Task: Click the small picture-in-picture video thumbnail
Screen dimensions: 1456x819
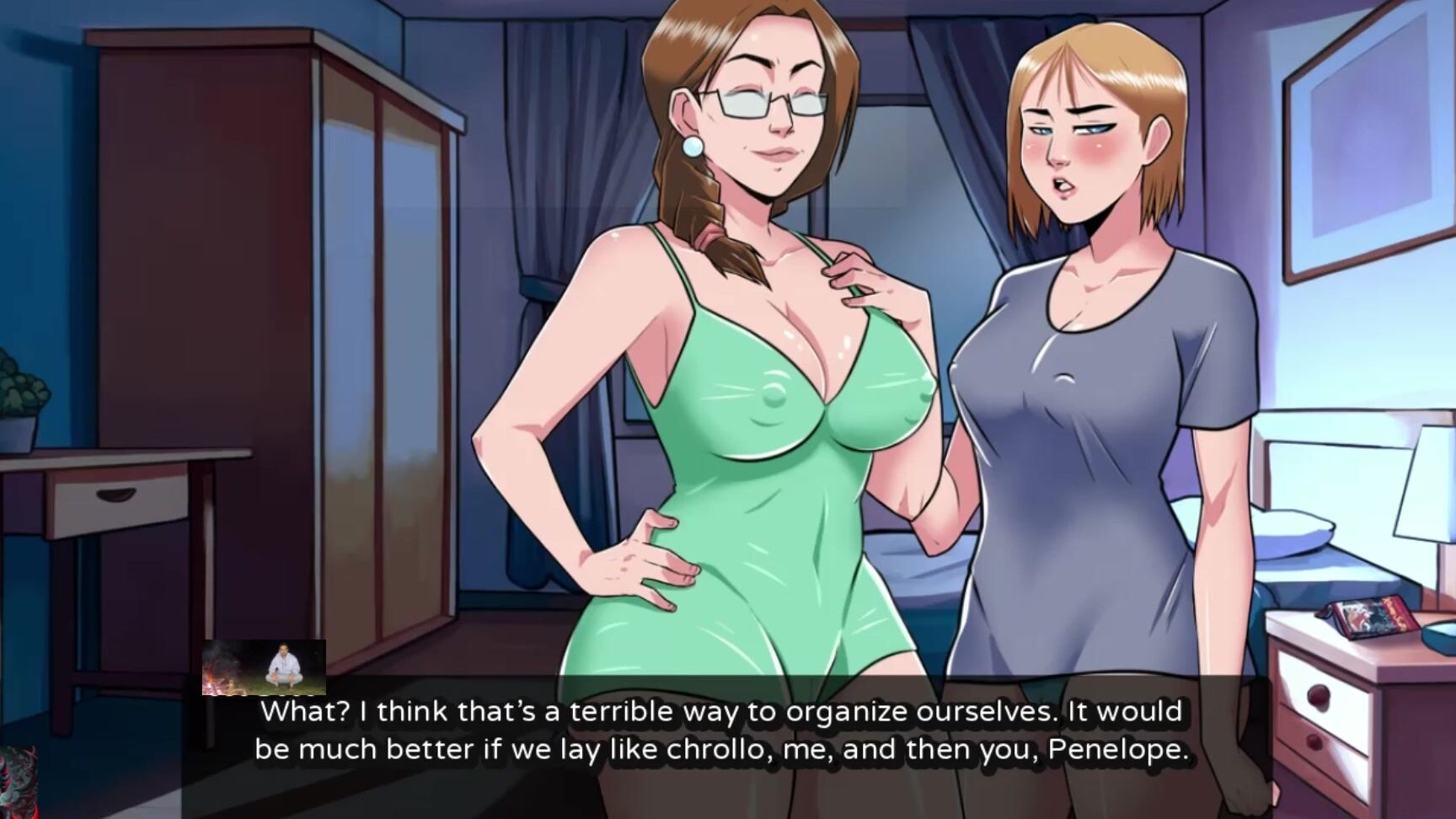Action: click(x=264, y=666)
